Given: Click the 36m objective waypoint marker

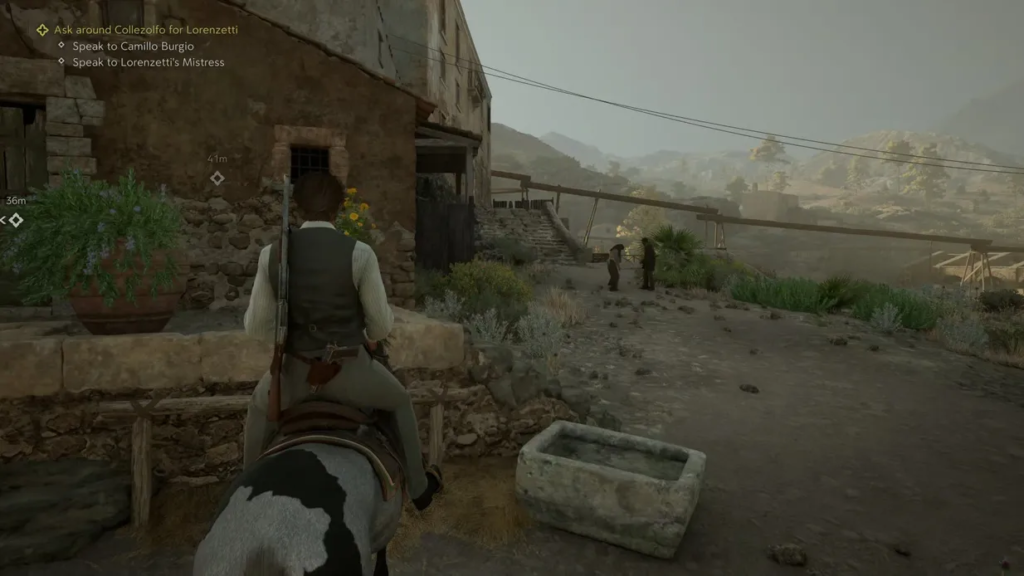Looking at the screenshot, I should 16,220.
